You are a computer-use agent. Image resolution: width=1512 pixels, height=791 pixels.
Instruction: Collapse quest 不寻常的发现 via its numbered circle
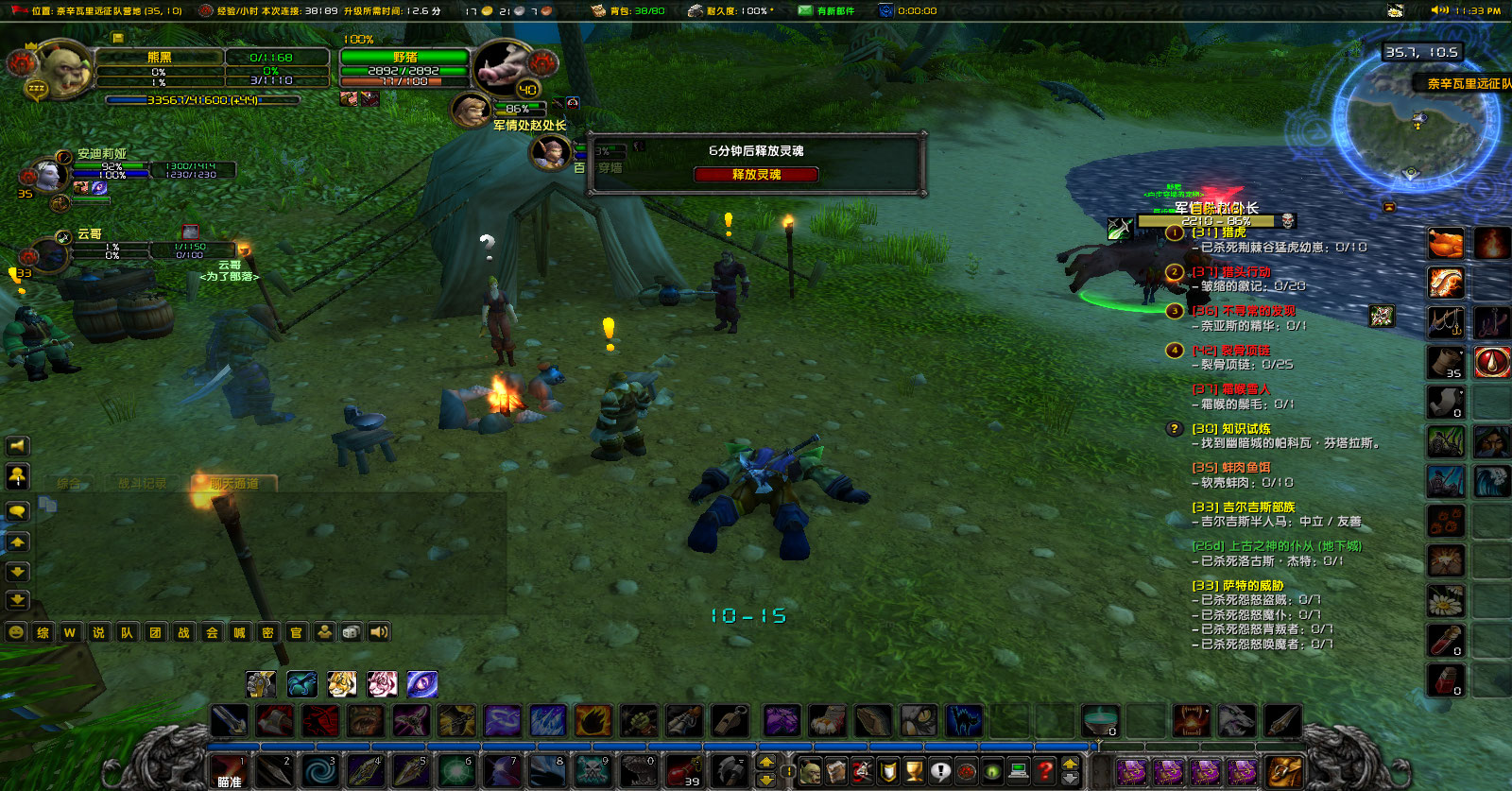[1173, 311]
